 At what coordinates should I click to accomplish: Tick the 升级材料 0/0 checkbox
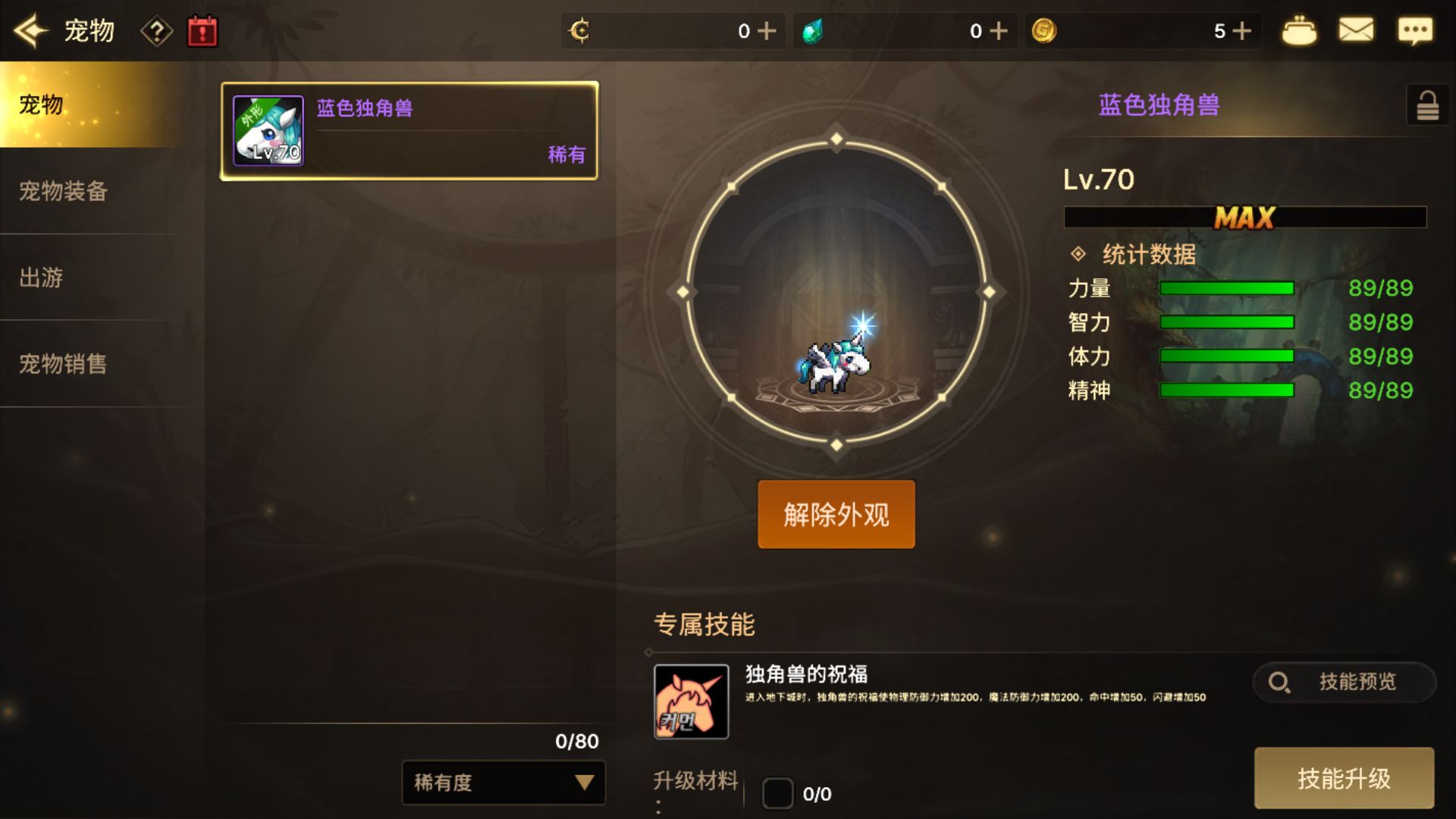[778, 794]
